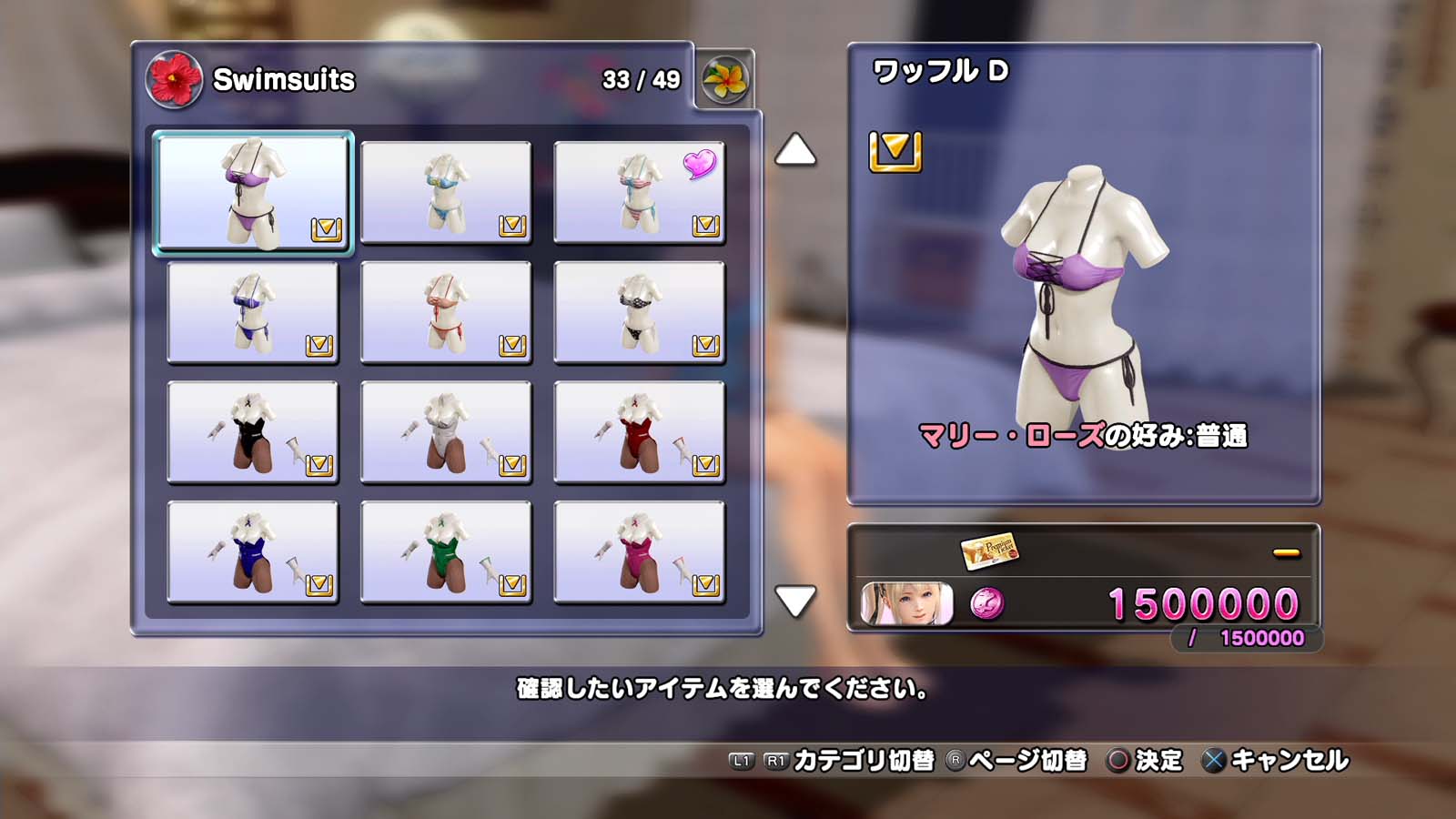
Task: Select the black lace bikini slot
Action: click(639, 312)
